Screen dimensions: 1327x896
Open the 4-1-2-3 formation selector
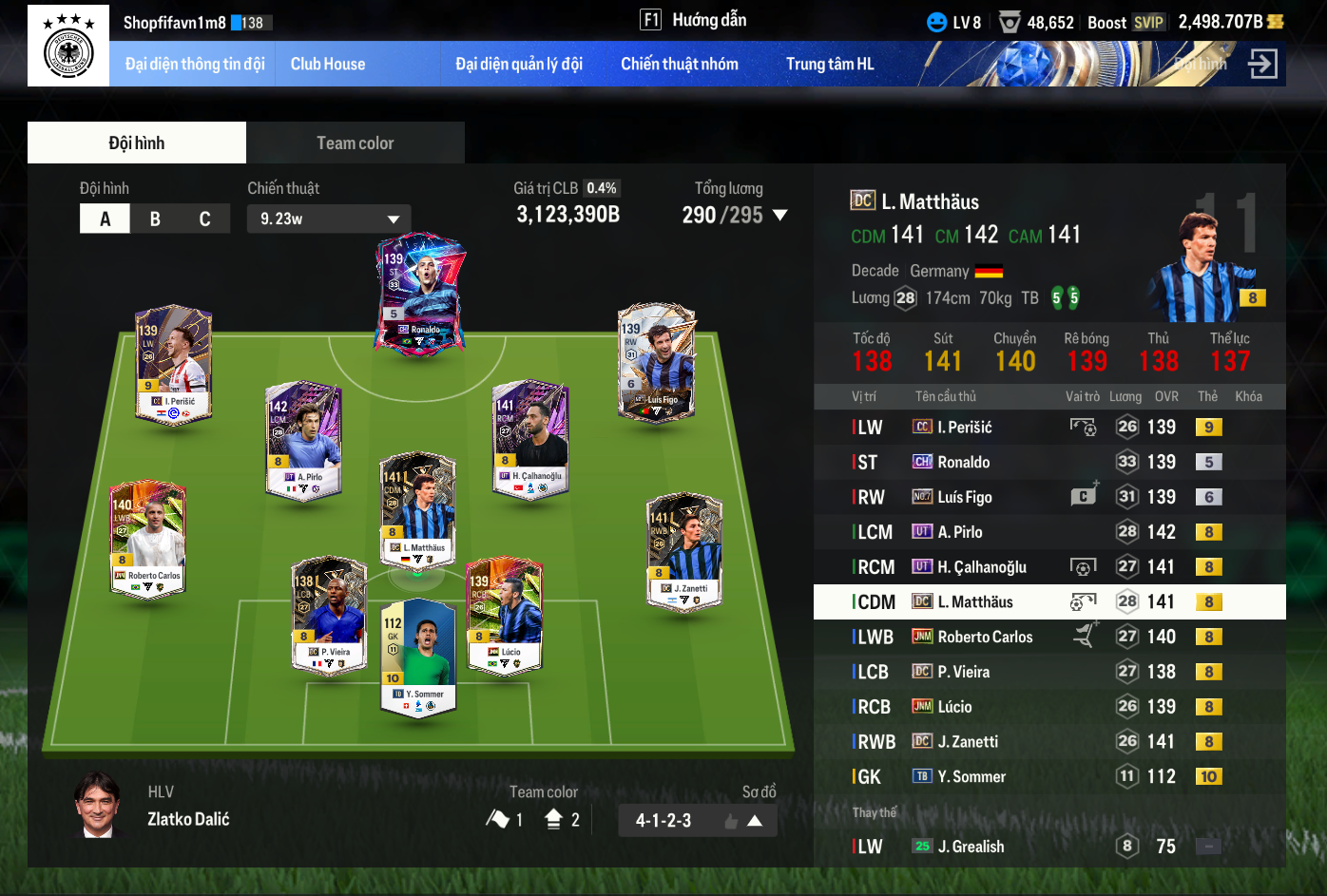[x=697, y=820]
